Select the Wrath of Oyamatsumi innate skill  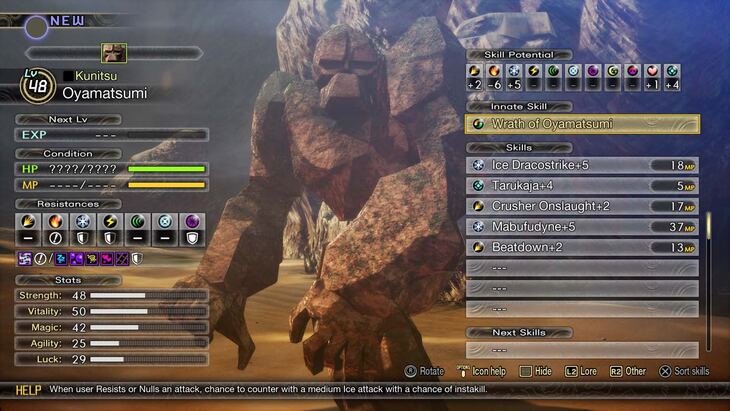pos(582,124)
